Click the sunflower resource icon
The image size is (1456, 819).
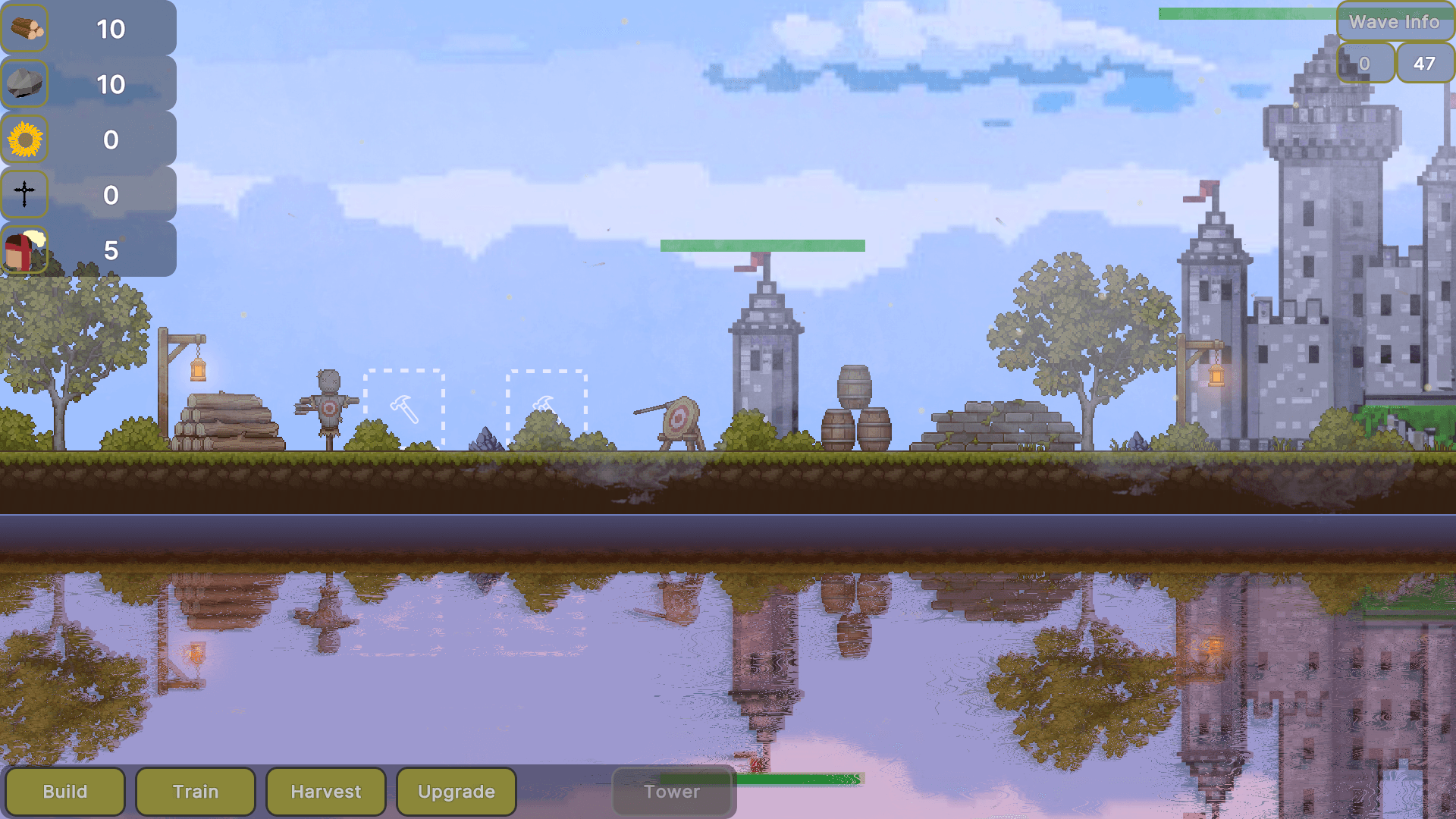(25, 140)
